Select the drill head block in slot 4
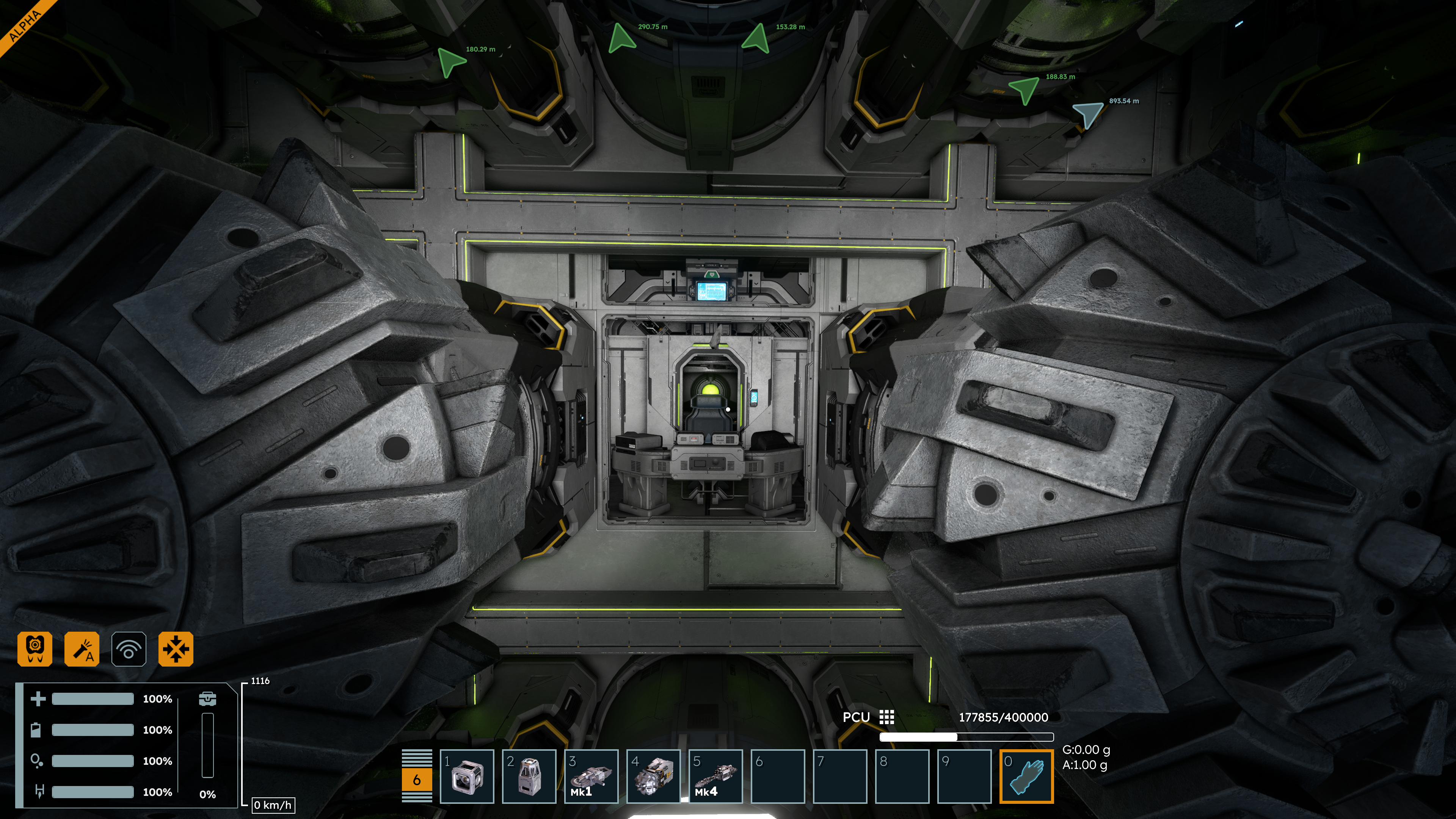Viewport: 1456px width, 819px height. pos(653,776)
